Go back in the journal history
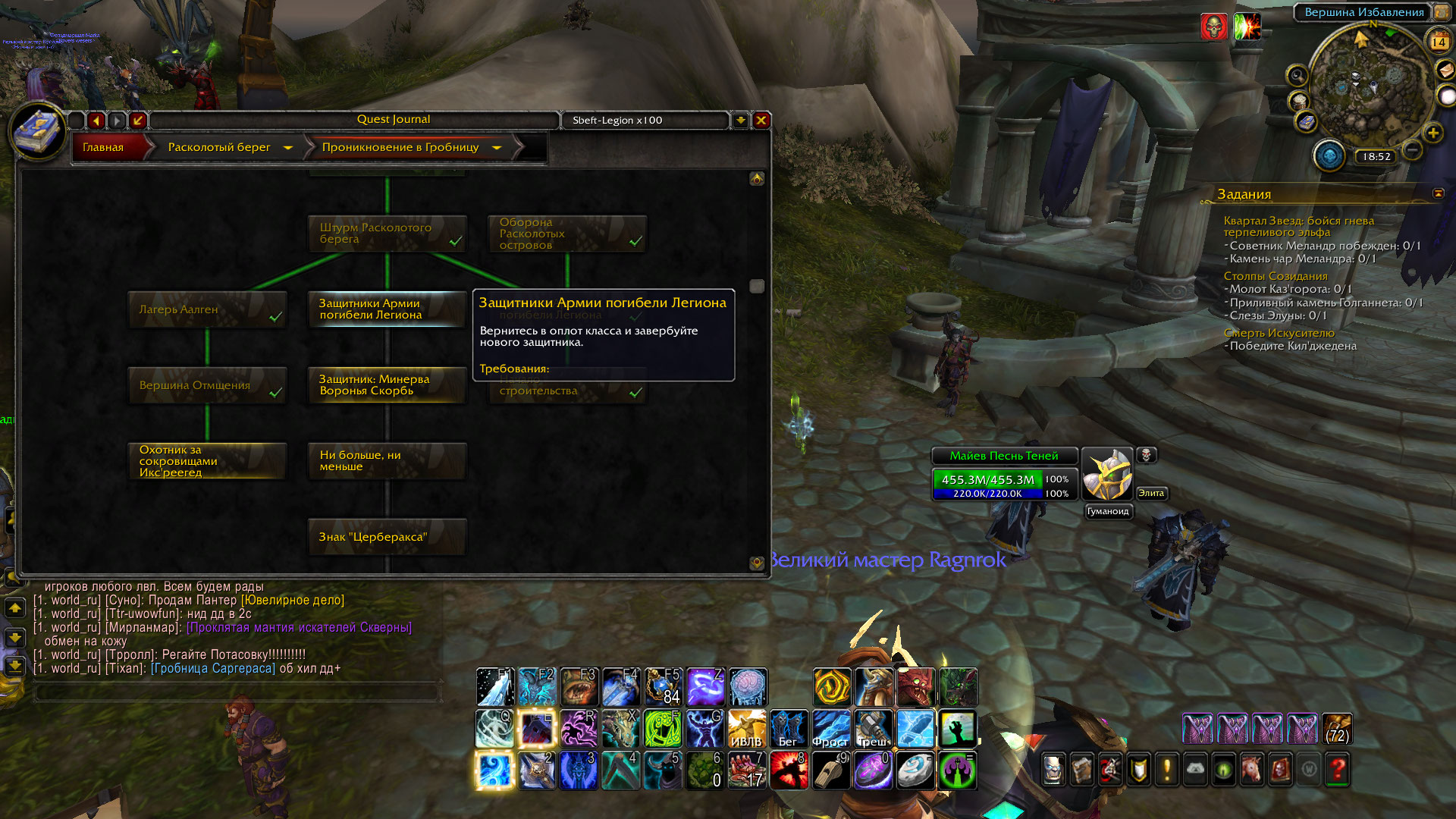1456x819 pixels. click(96, 120)
